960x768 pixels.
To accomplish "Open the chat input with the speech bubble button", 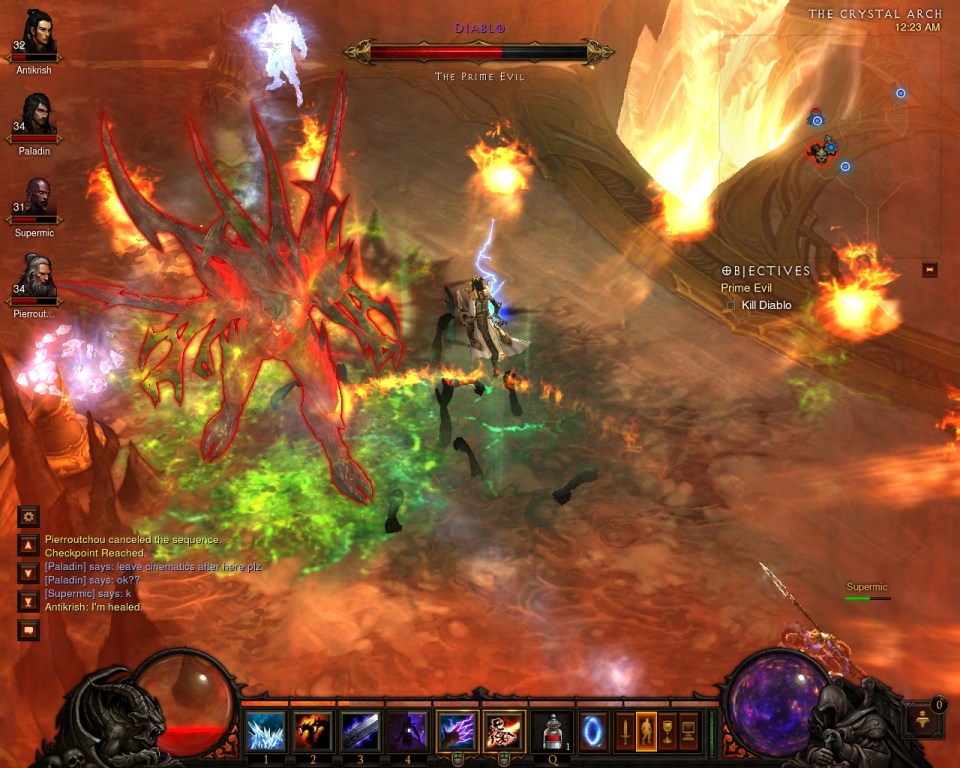I will [29, 630].
